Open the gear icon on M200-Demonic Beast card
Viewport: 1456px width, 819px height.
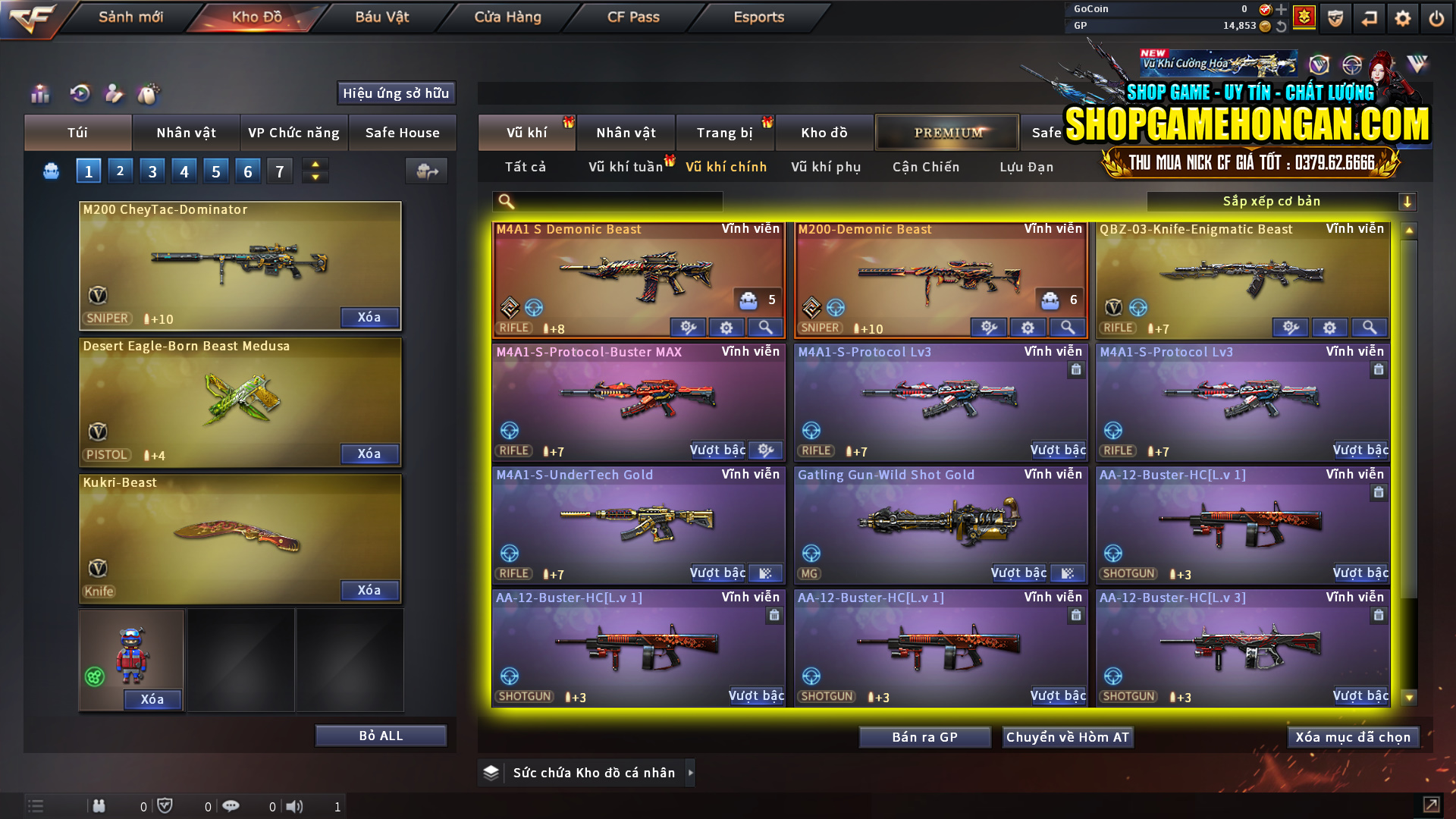[1028, 328]
